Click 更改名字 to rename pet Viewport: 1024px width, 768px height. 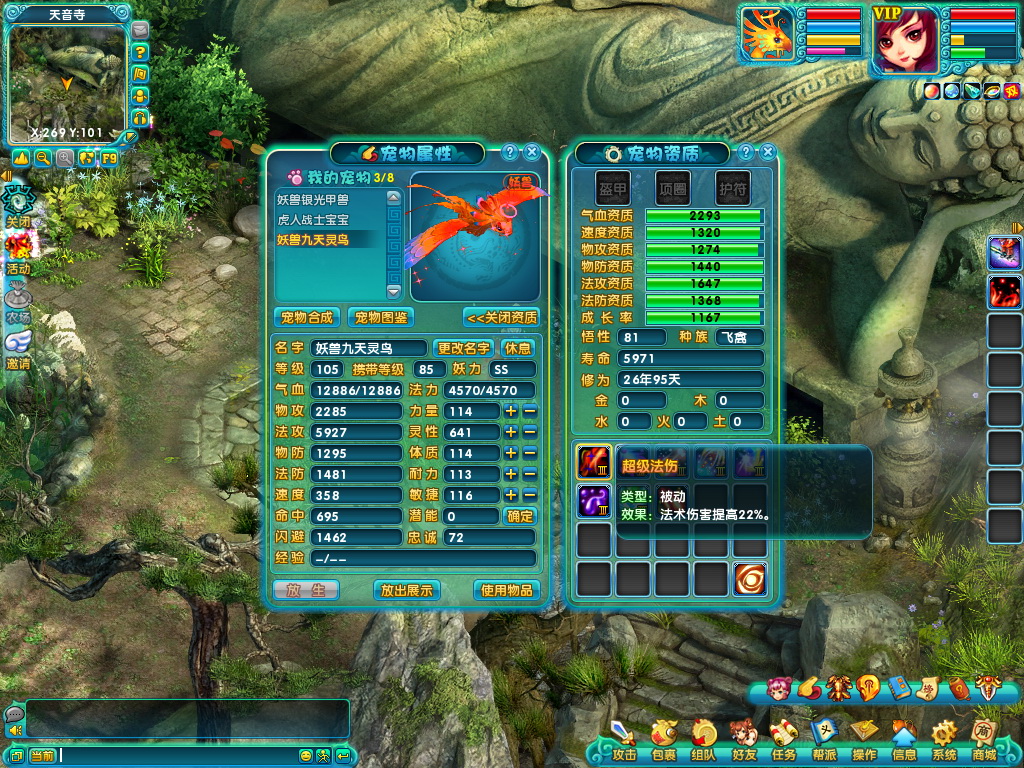[464, 348]
